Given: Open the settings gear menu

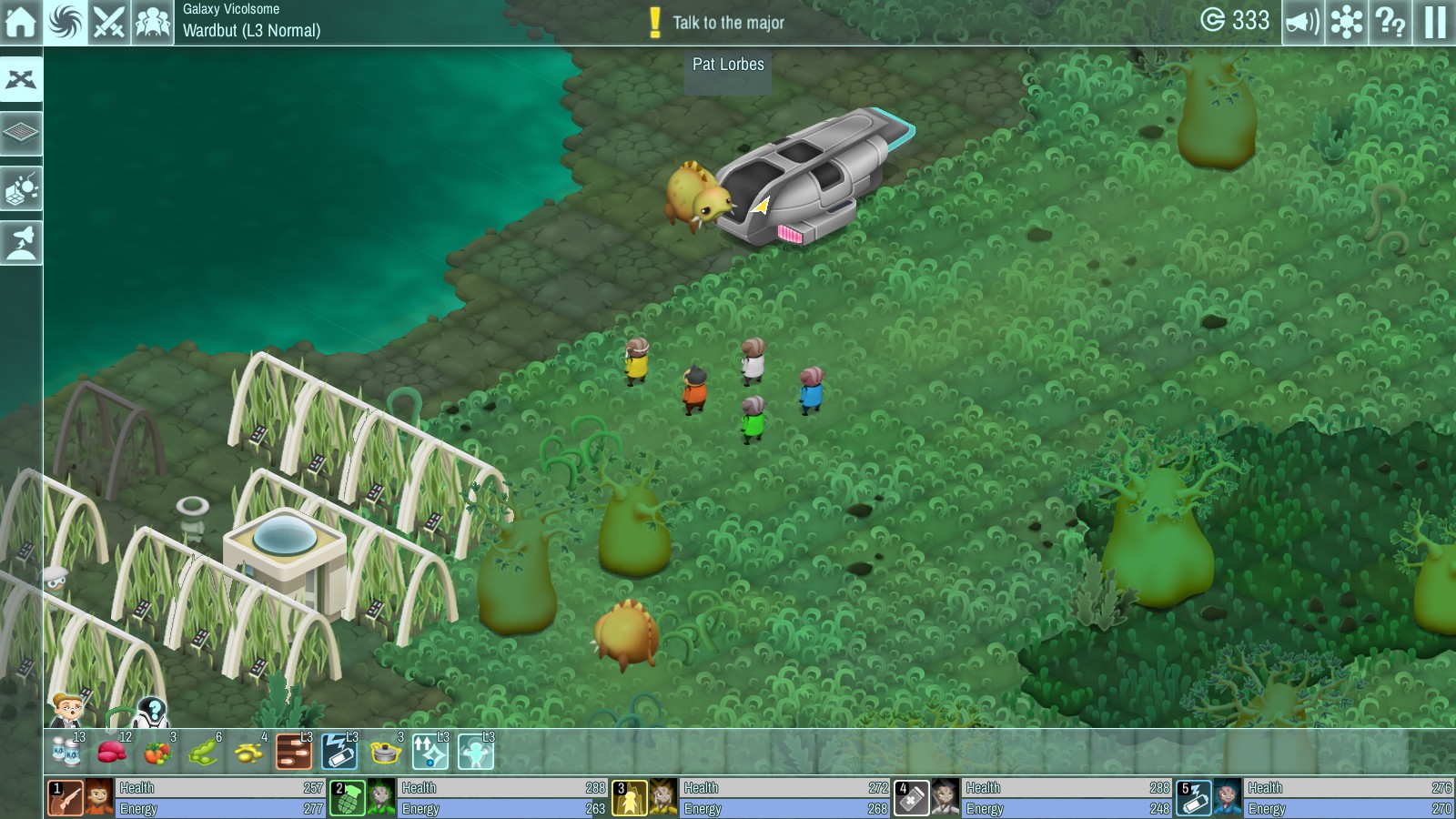Looking at the screenshot, I should [1347, 22].
